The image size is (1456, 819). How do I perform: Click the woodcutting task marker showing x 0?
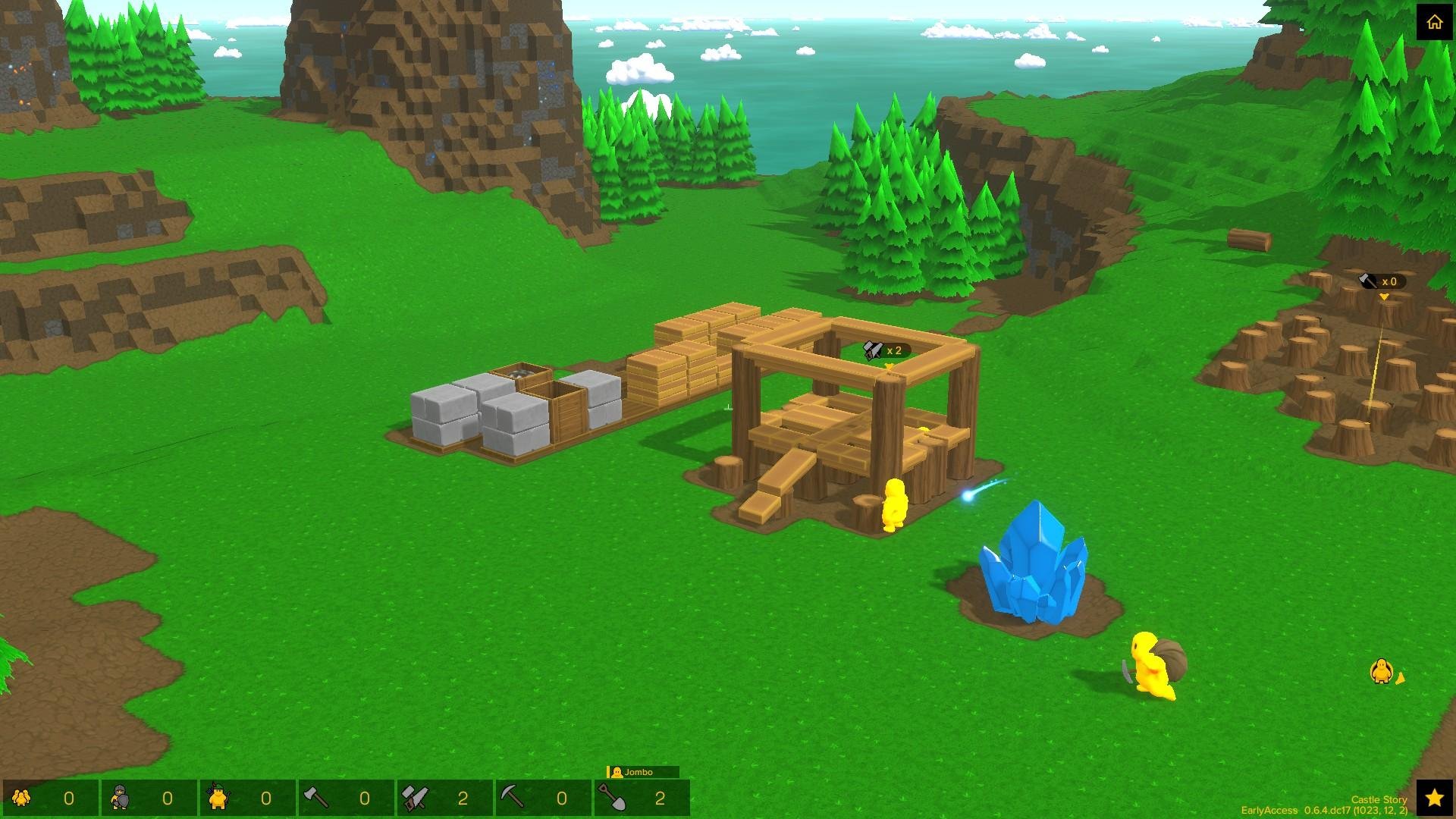[1381, 281]
